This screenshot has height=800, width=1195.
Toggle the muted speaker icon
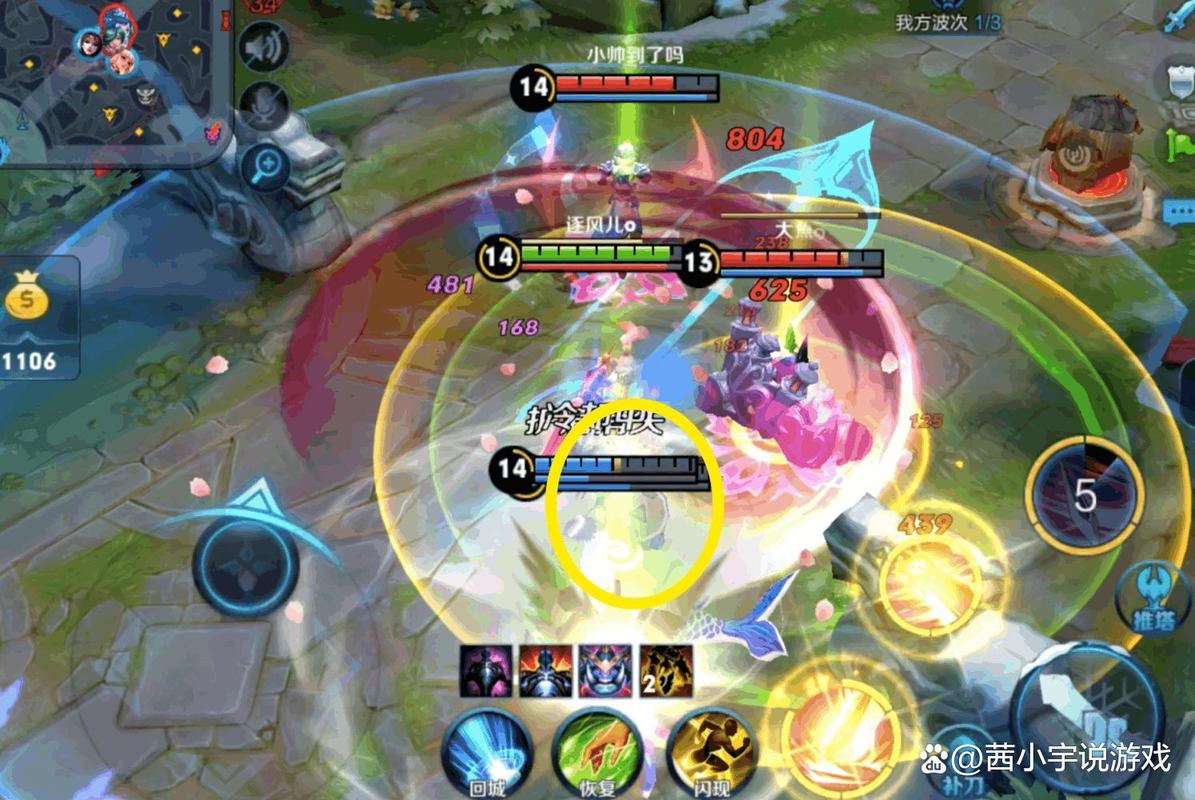[264, 48]
